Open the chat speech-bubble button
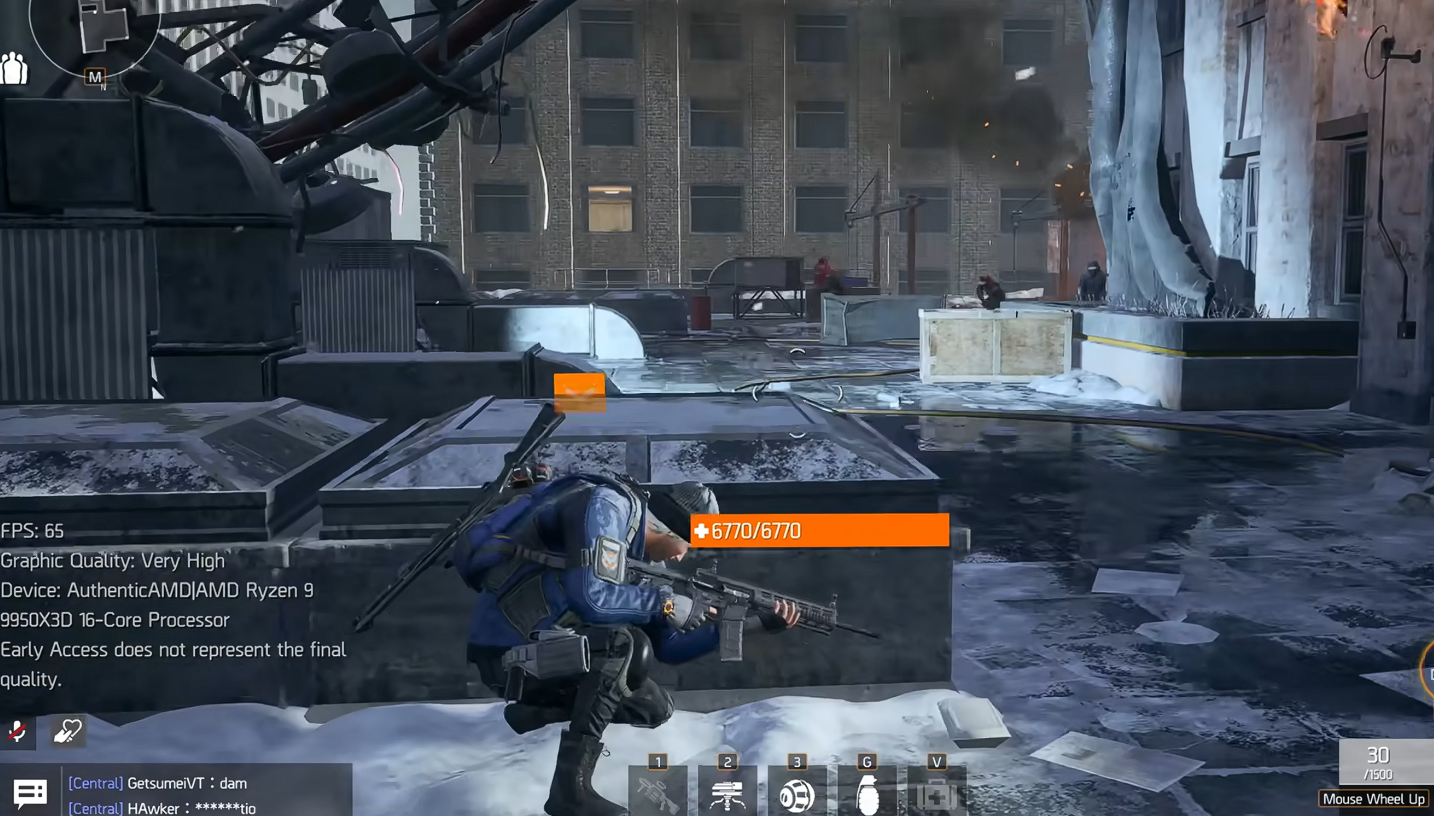Image resolution: width=1434 pixels, height=816 pixels. (x=30, y=794)
